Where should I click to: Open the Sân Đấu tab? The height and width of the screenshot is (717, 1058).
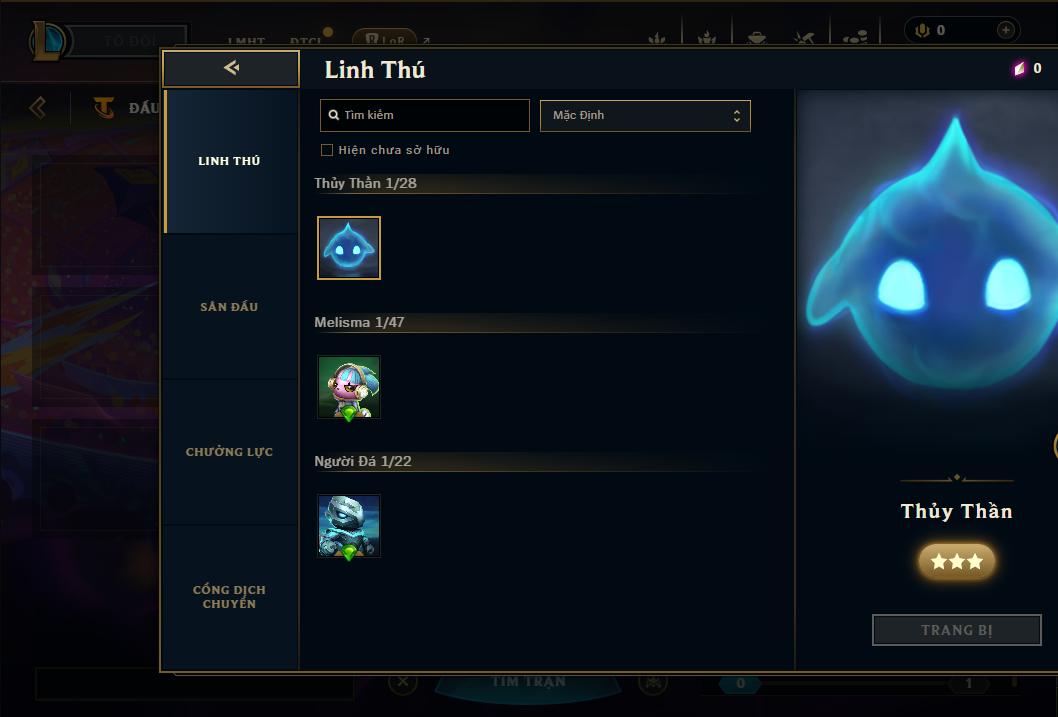[229, 307]
